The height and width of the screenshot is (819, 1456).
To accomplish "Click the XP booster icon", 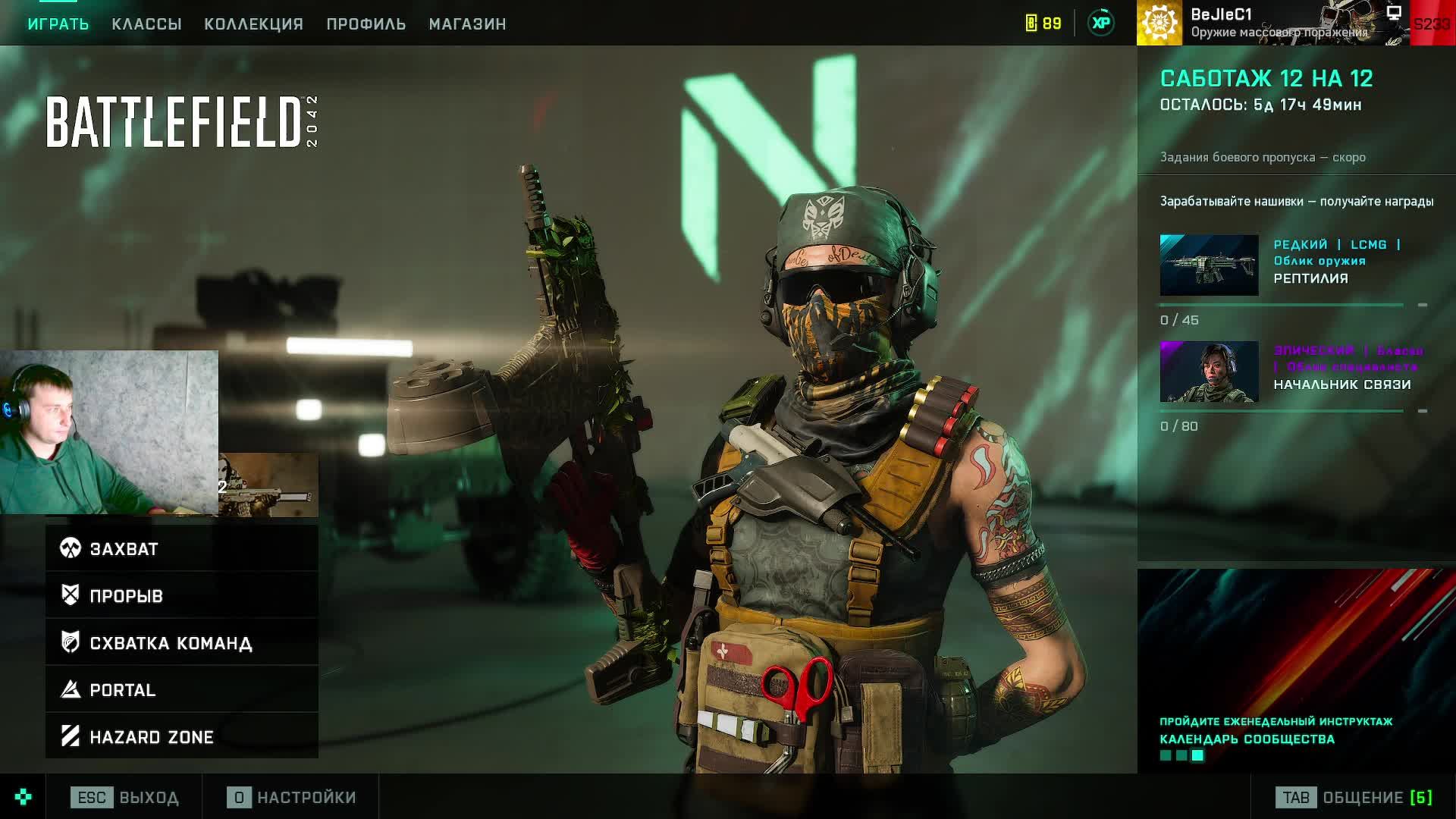I will click(1101, 24).
